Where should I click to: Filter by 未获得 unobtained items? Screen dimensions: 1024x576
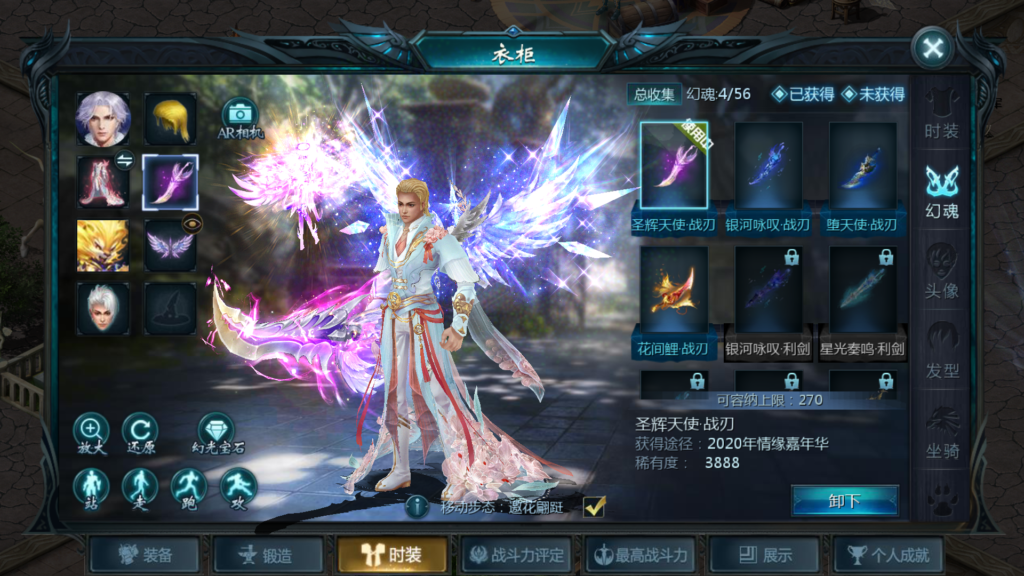pos(873,94)
